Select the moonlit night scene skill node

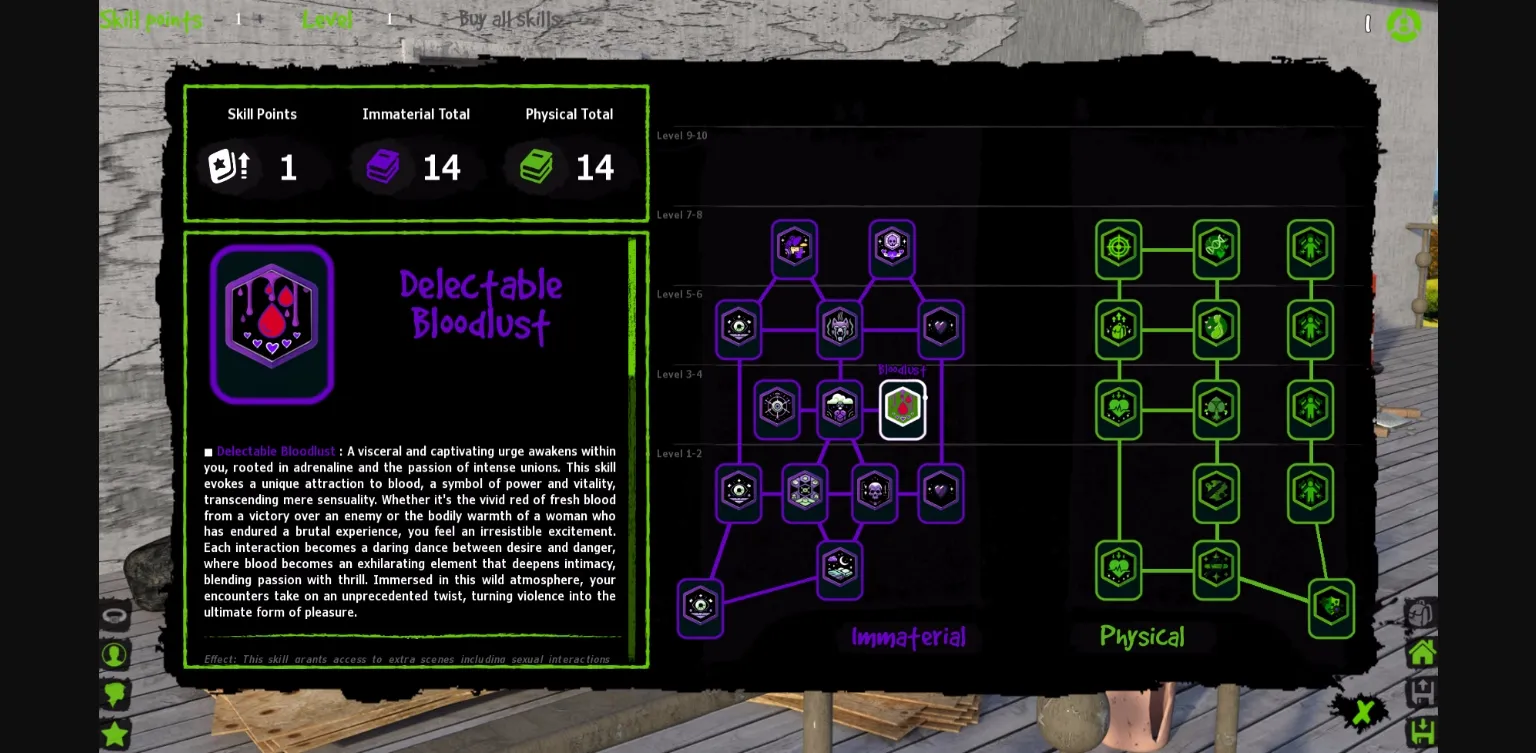(x=840, y=569)
